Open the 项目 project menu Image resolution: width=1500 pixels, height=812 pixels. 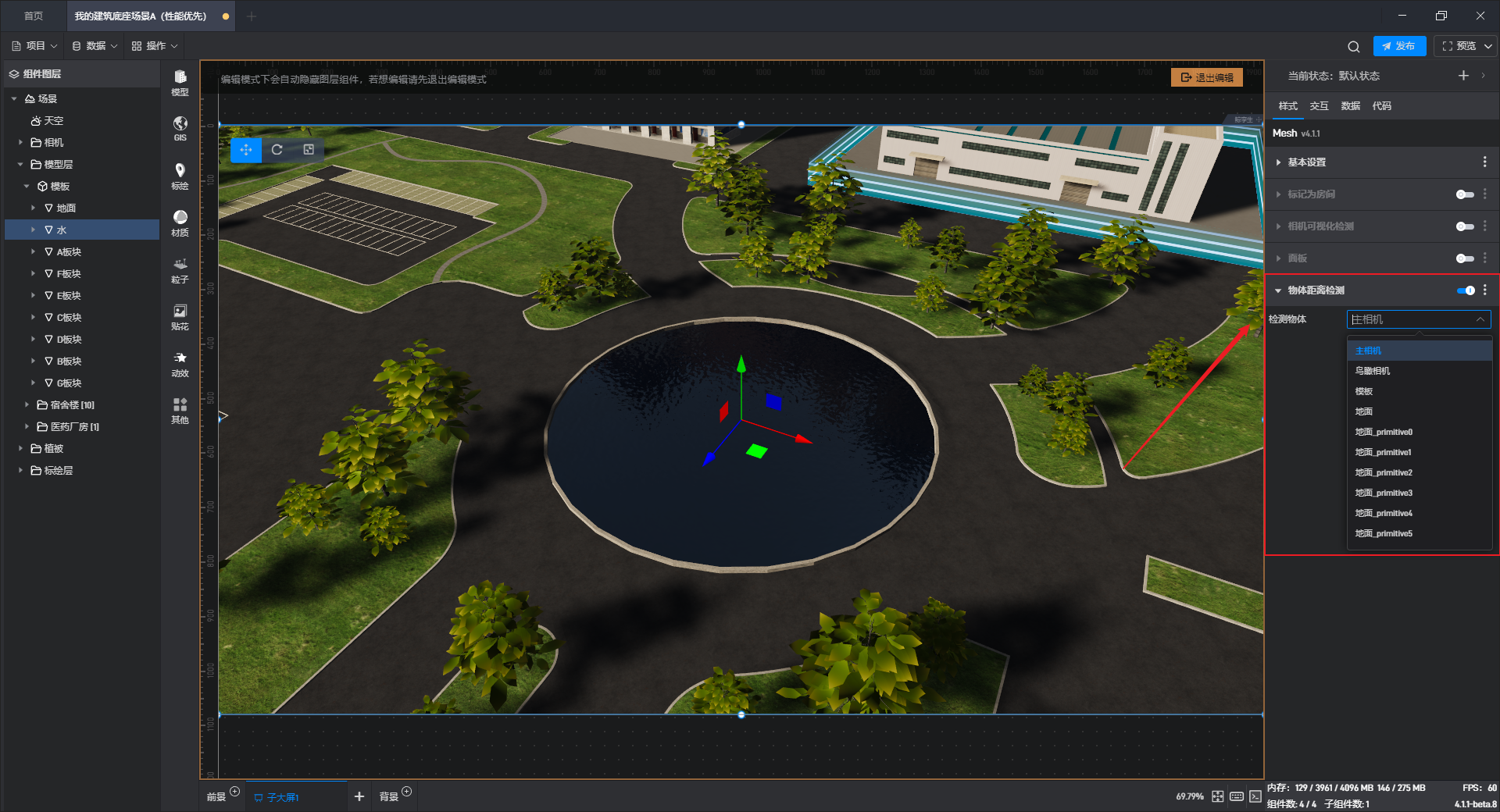pyautogui.click(x=34, y=46)
